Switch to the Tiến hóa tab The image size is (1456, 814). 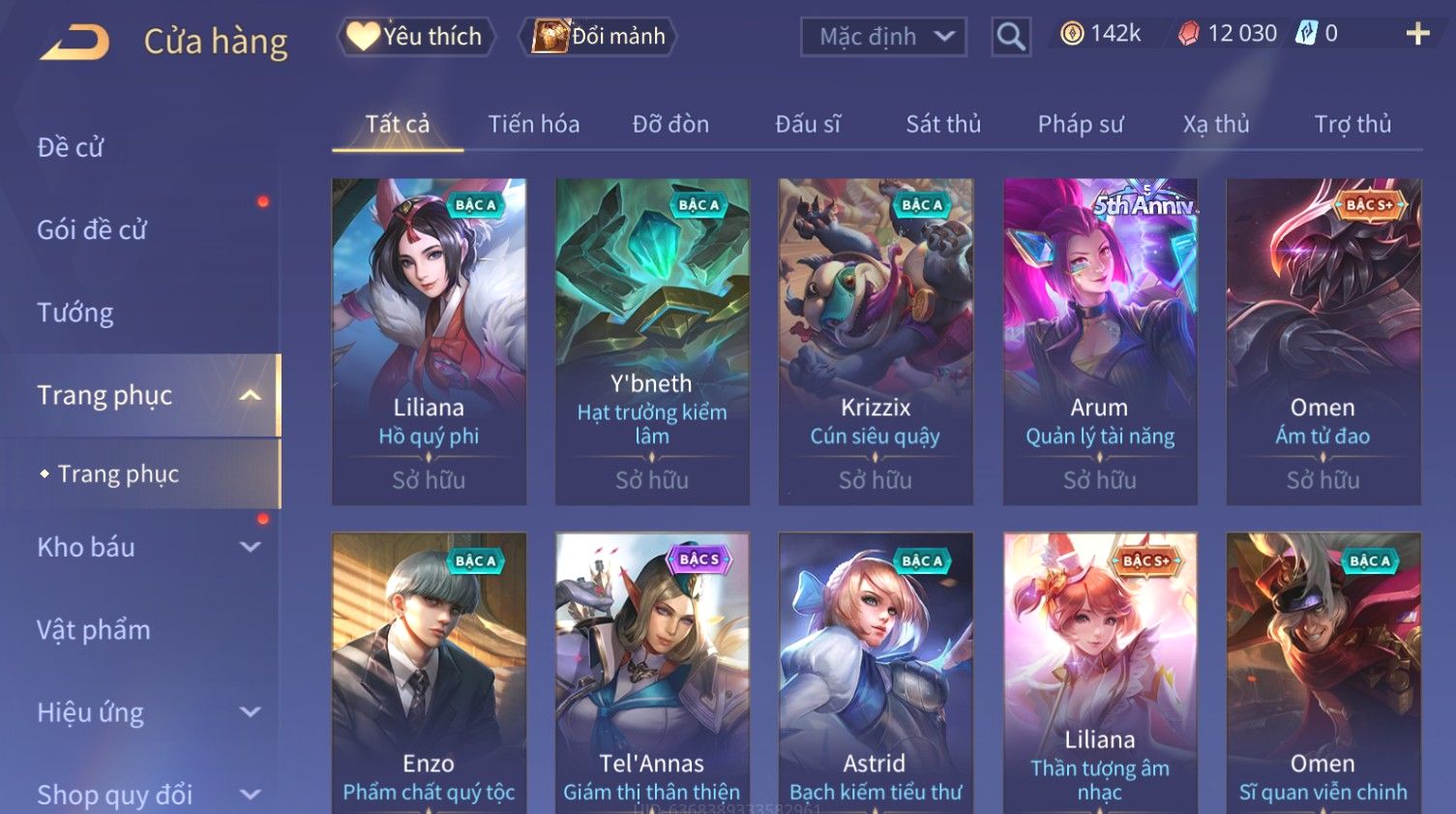coord(533,124)
